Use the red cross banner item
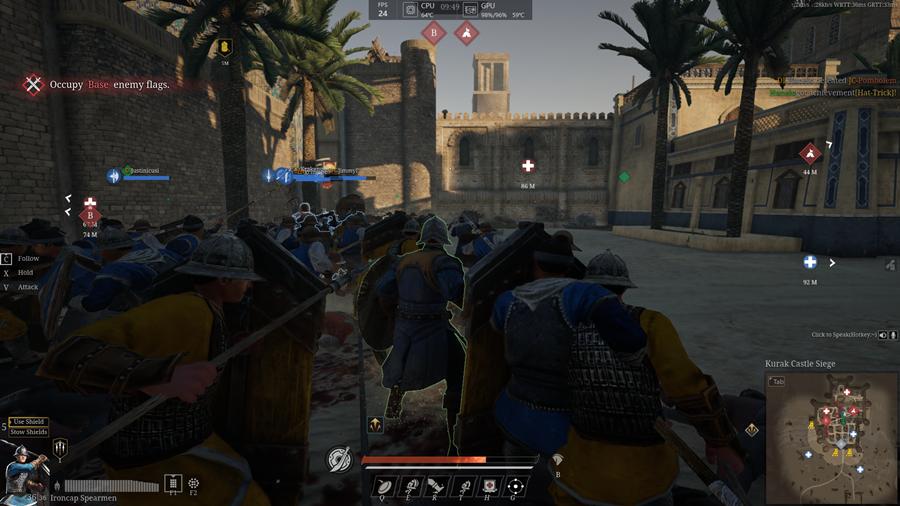Screen dimensions: 900x506 489,487
